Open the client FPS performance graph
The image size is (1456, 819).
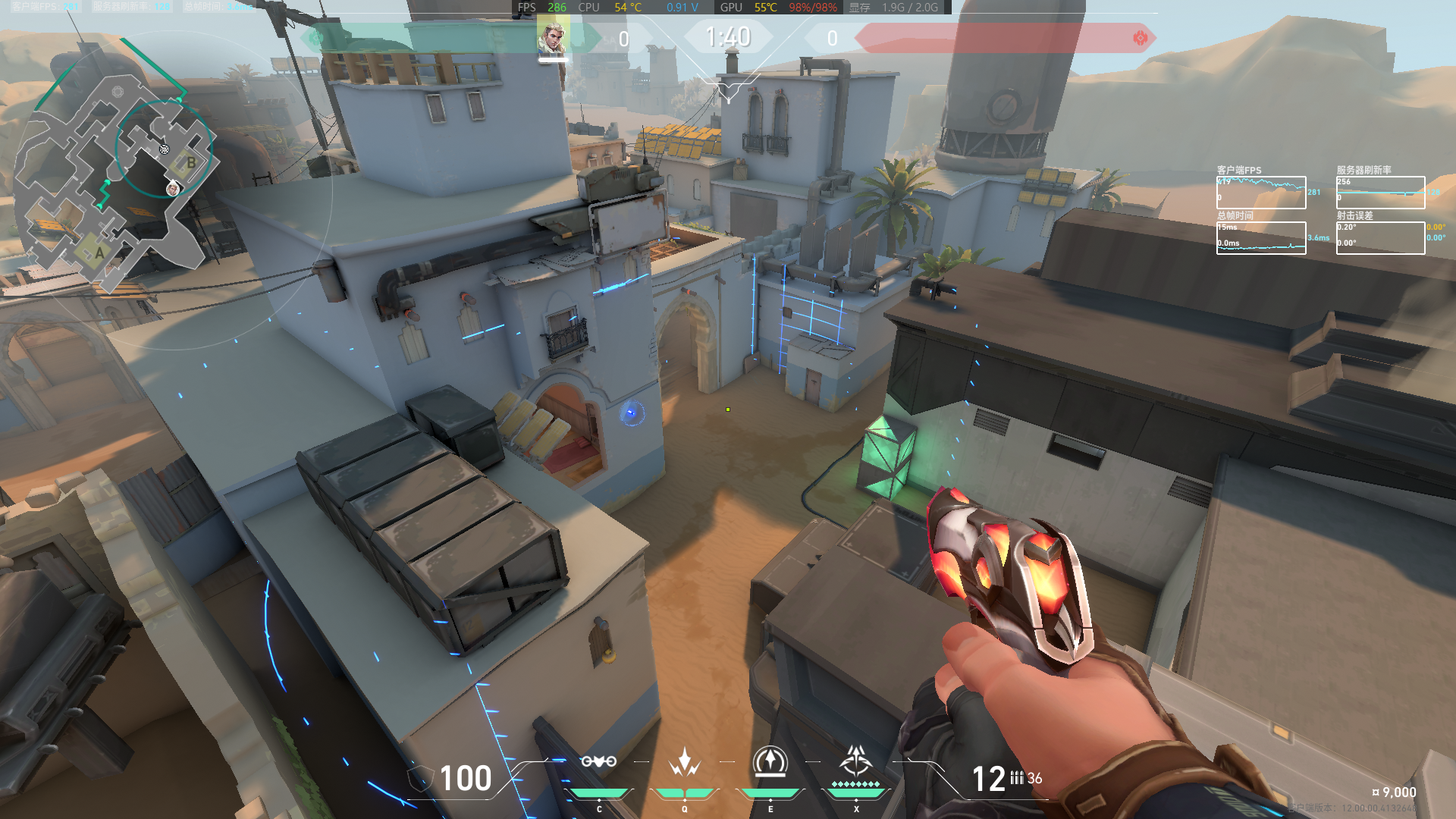click(x=1261, y=193)
